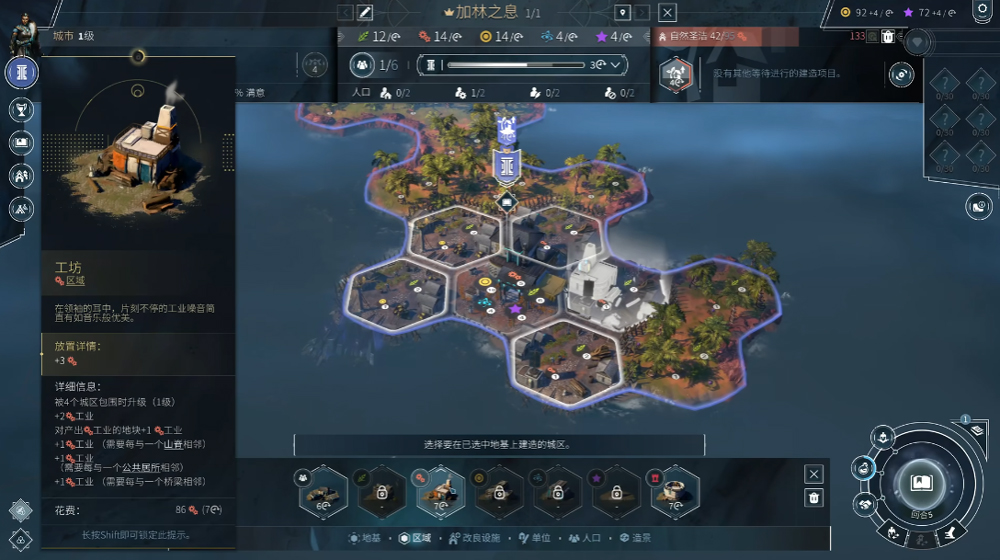
Task: Close the city panel with the X
Action: [668, 13]
